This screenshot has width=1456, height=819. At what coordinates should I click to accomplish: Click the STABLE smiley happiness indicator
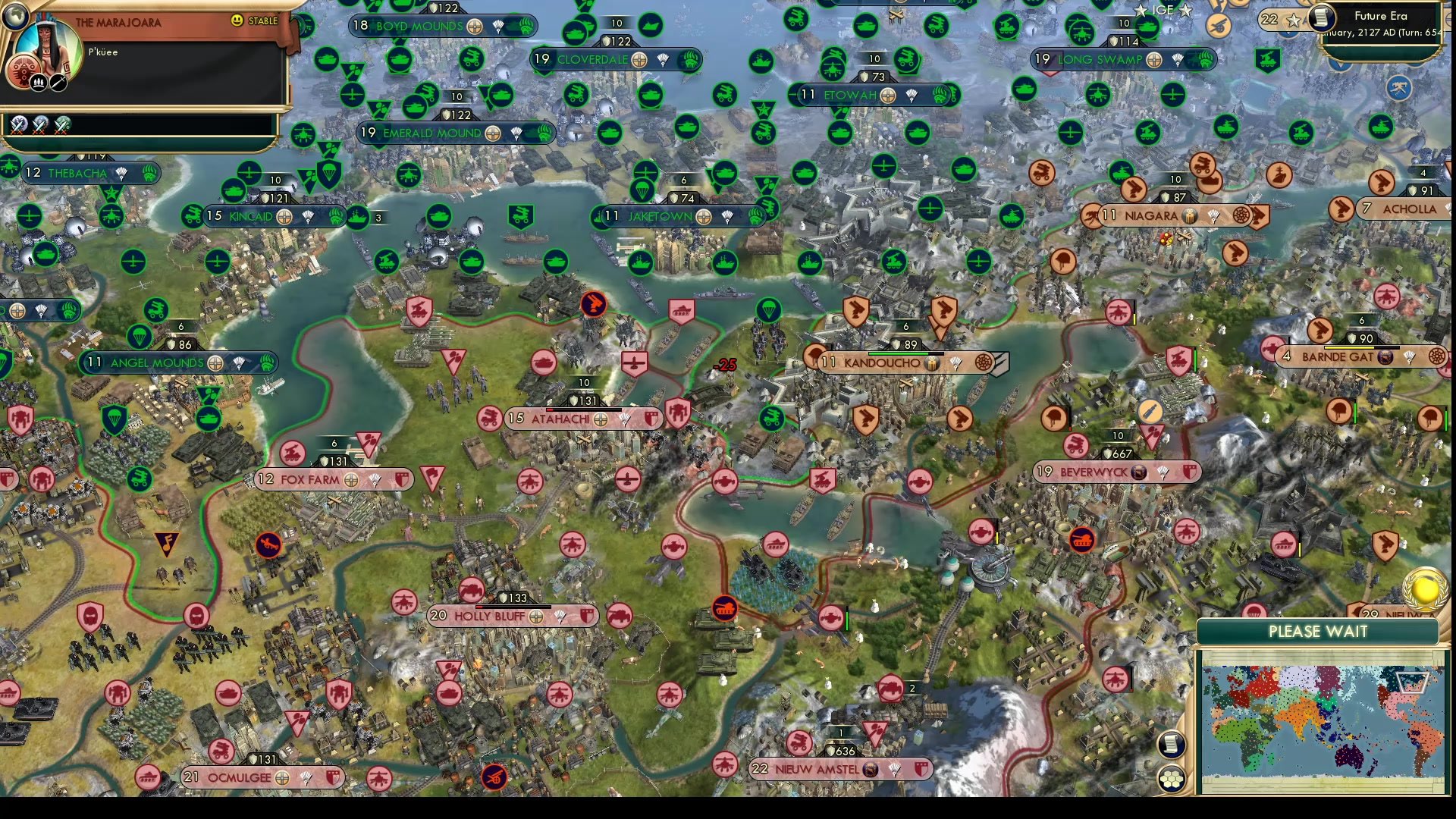(237, 20)
